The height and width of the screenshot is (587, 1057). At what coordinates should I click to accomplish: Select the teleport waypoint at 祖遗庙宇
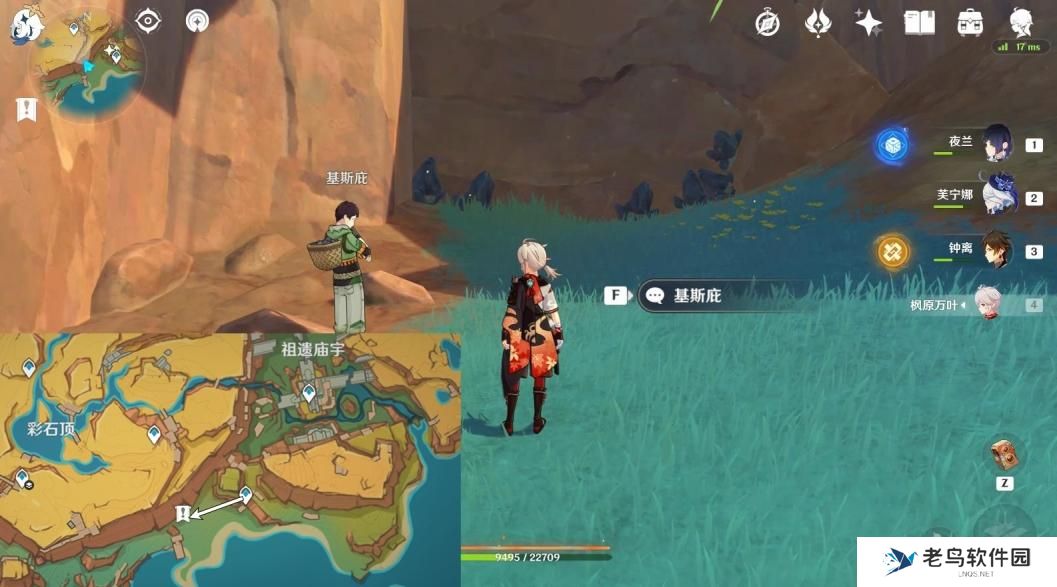click(x=309, y=393)
